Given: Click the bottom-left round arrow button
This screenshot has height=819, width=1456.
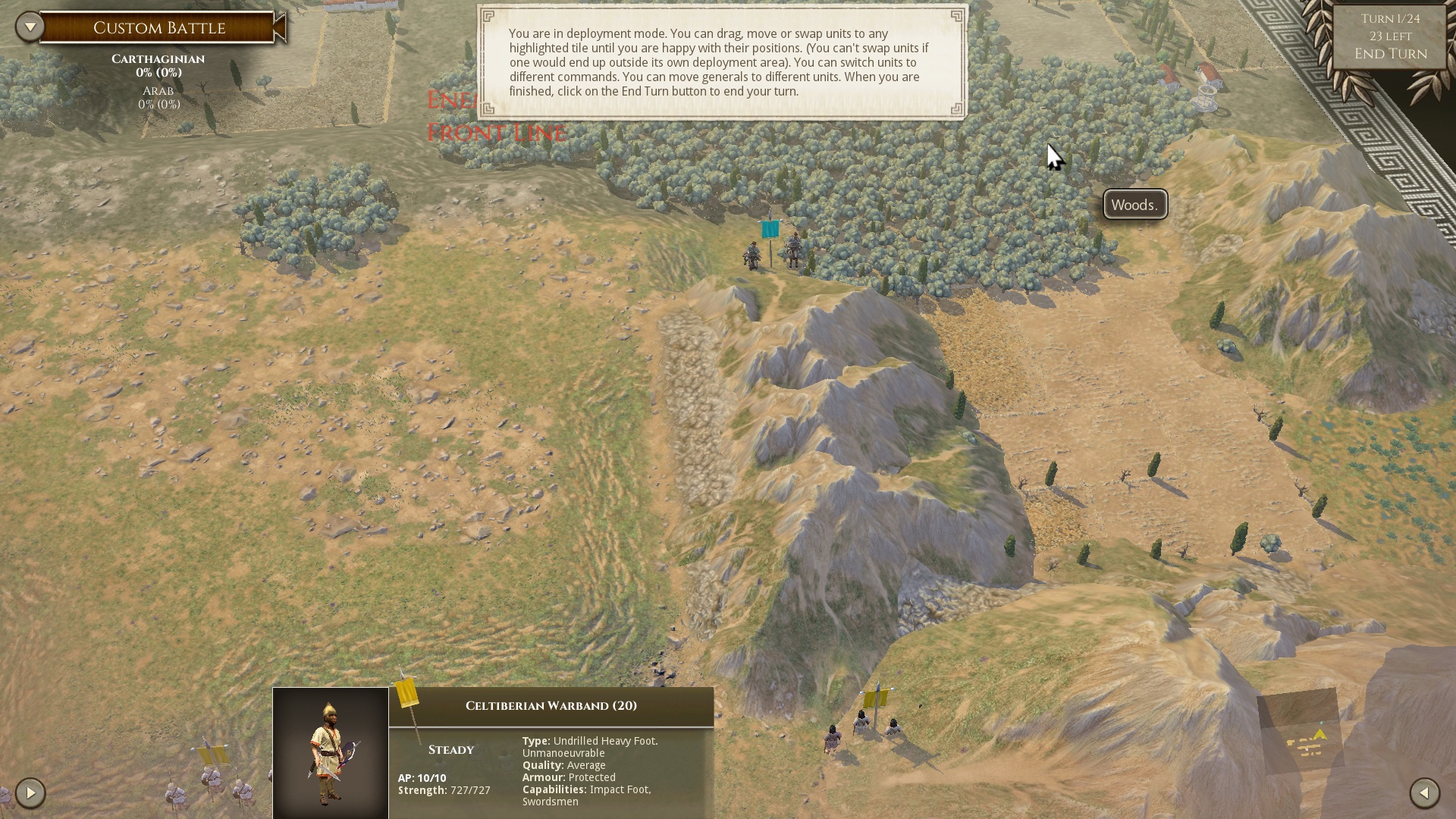Looking at the screenshot, I should click(30, 793).
